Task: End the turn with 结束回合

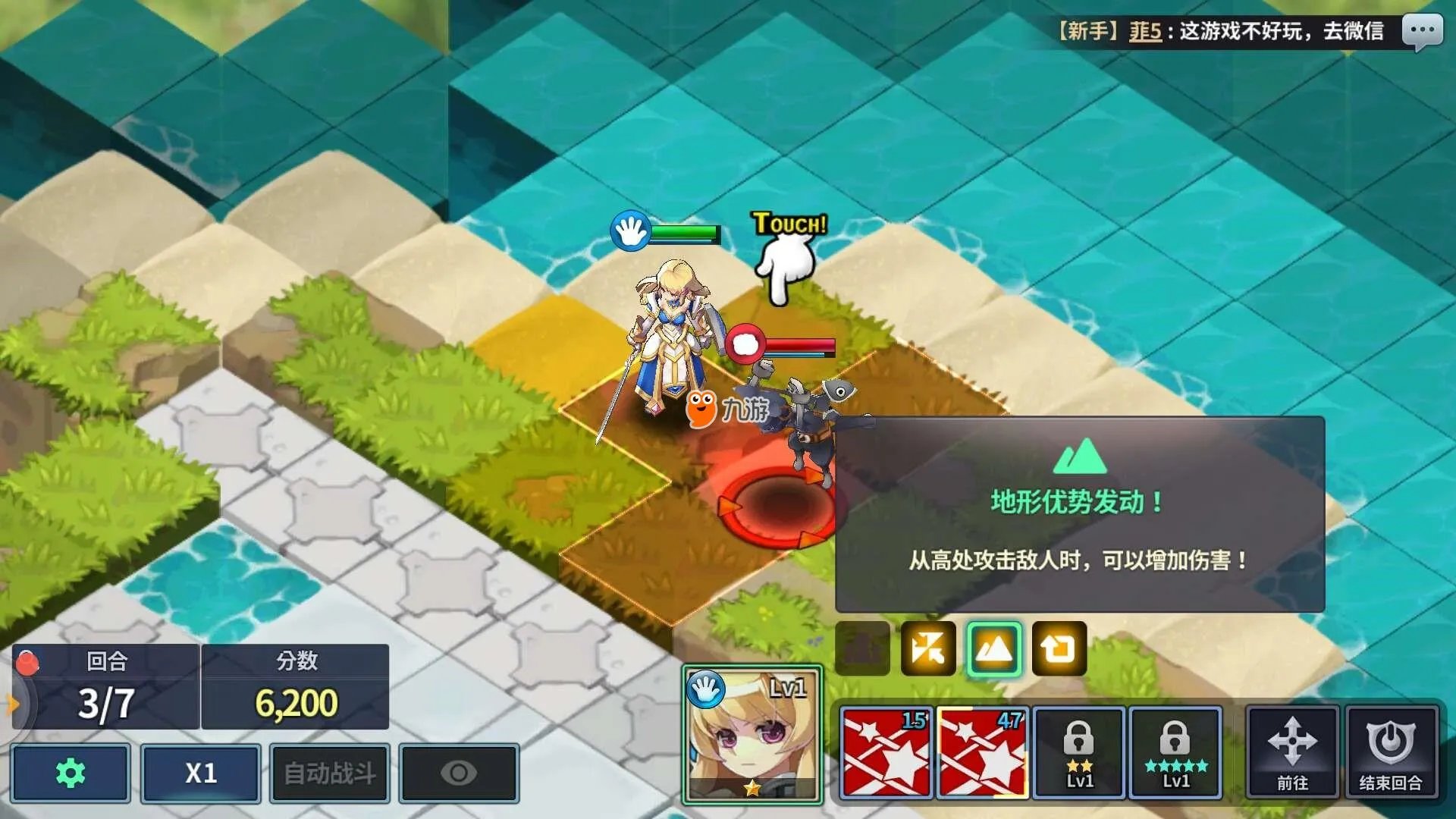Action: click(1391, 752)
